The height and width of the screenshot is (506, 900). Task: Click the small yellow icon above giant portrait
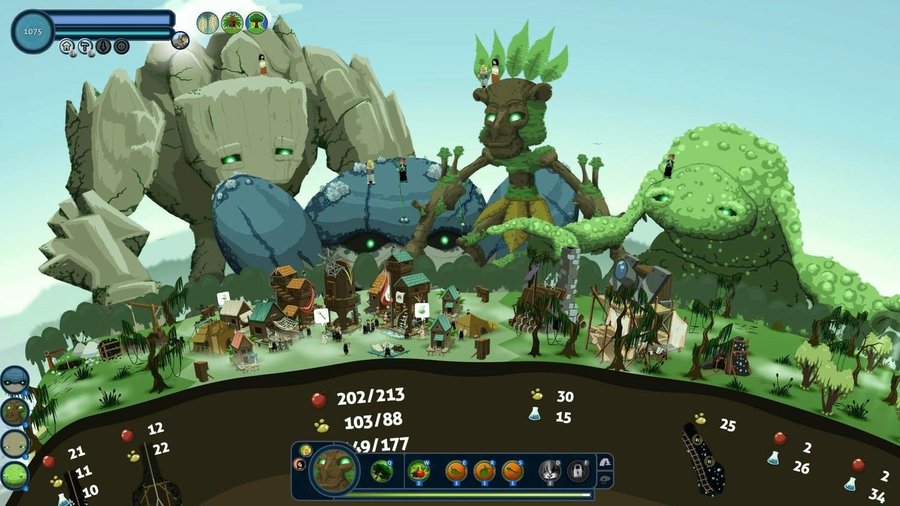307,451
